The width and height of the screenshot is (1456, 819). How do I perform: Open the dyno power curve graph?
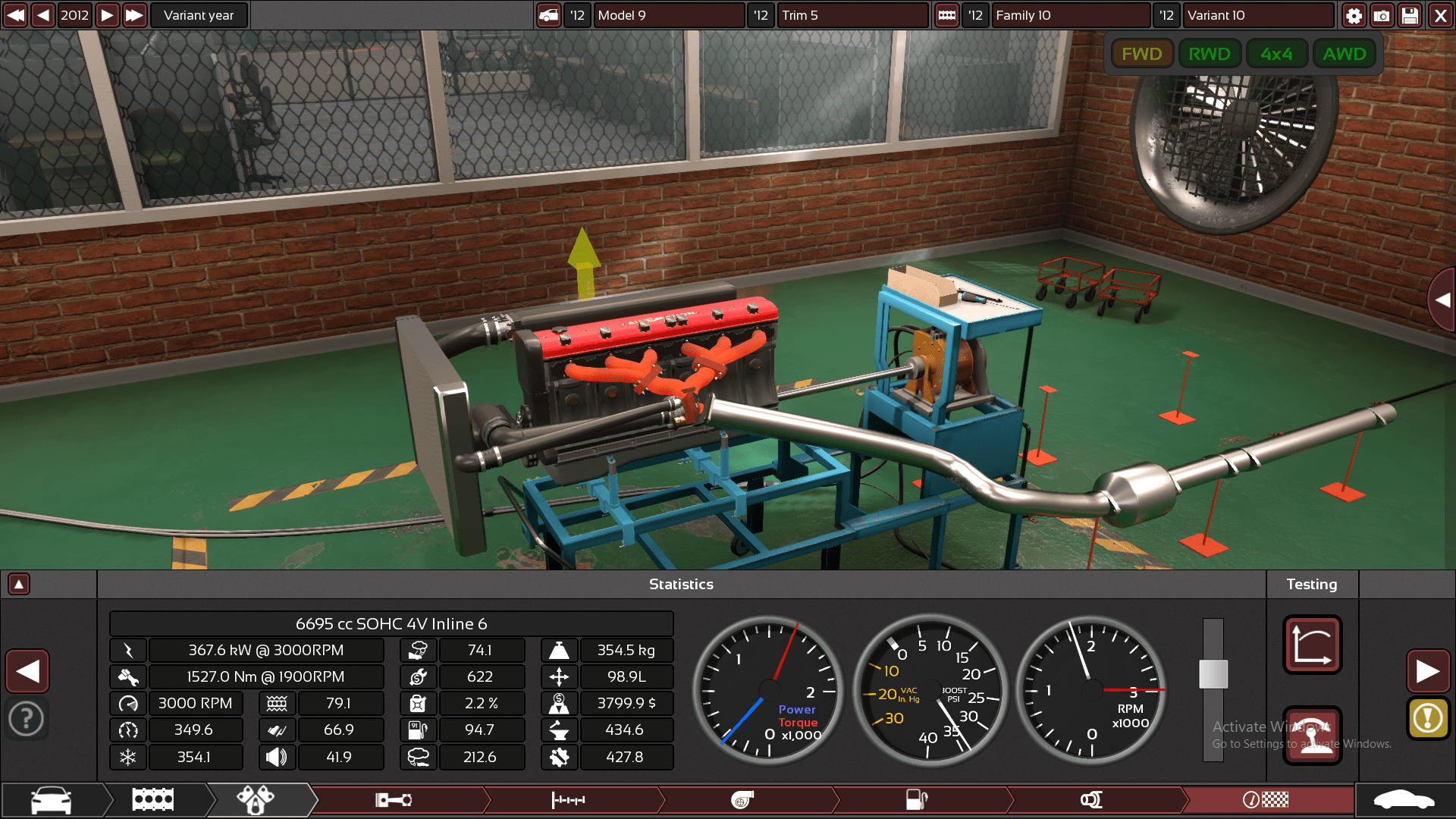point(1312,645)
